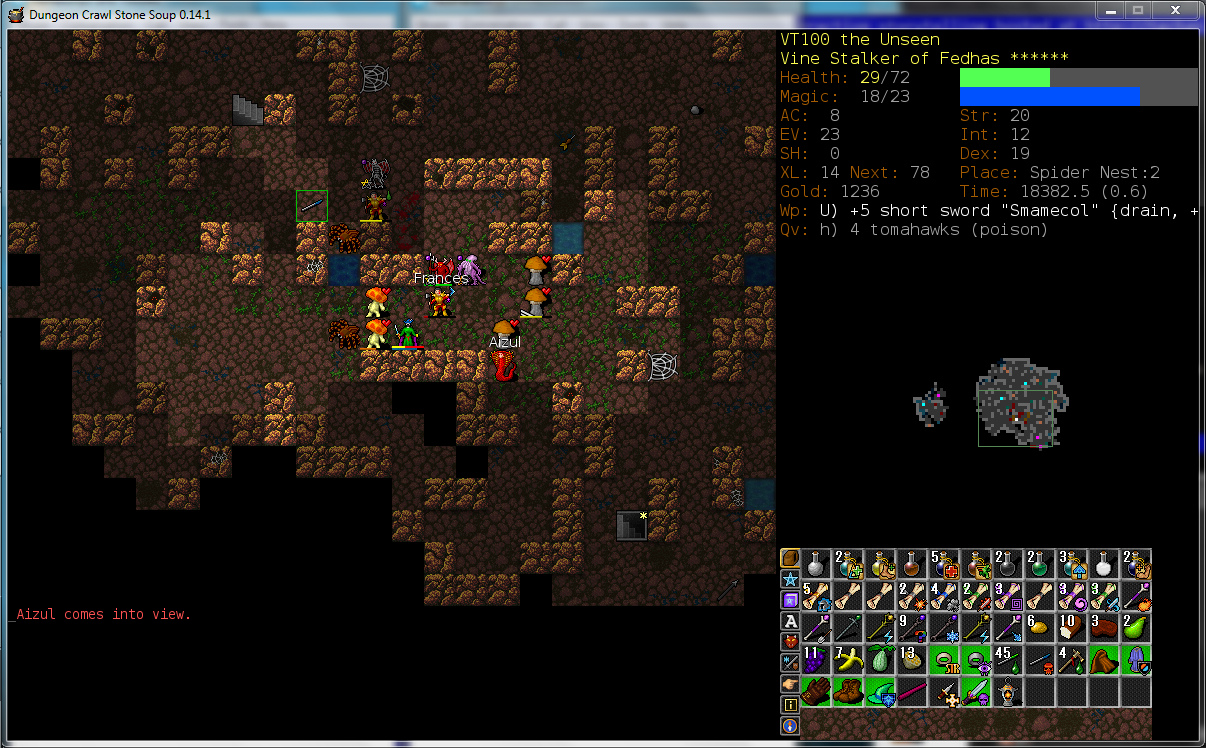Select the lantern item slot
This screenshot has height=748, width=1206.
1007,691
